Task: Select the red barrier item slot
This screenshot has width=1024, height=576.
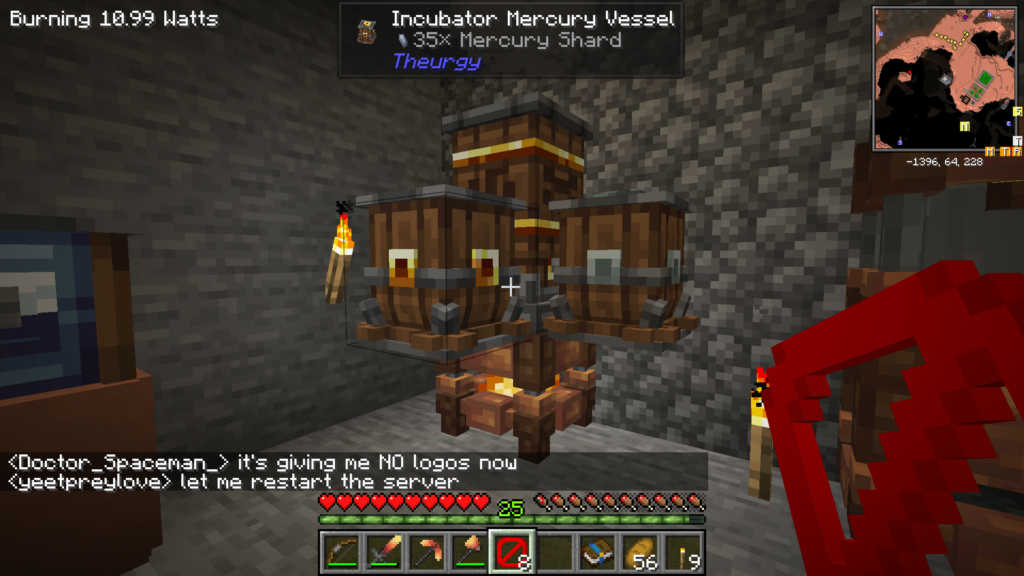Action: 510,552
